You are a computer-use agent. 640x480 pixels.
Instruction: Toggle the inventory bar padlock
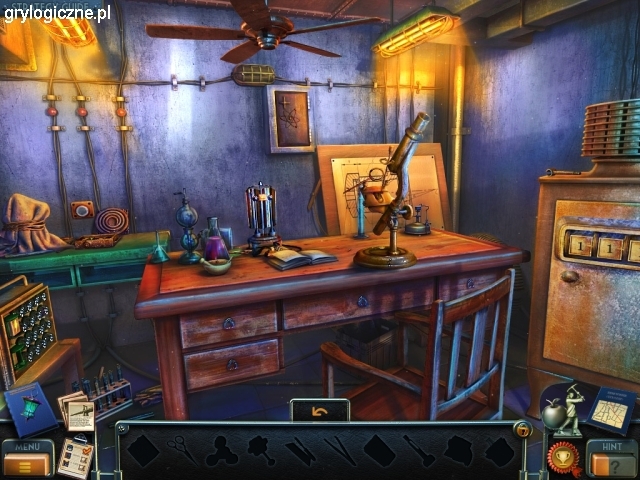coord(521,430)
